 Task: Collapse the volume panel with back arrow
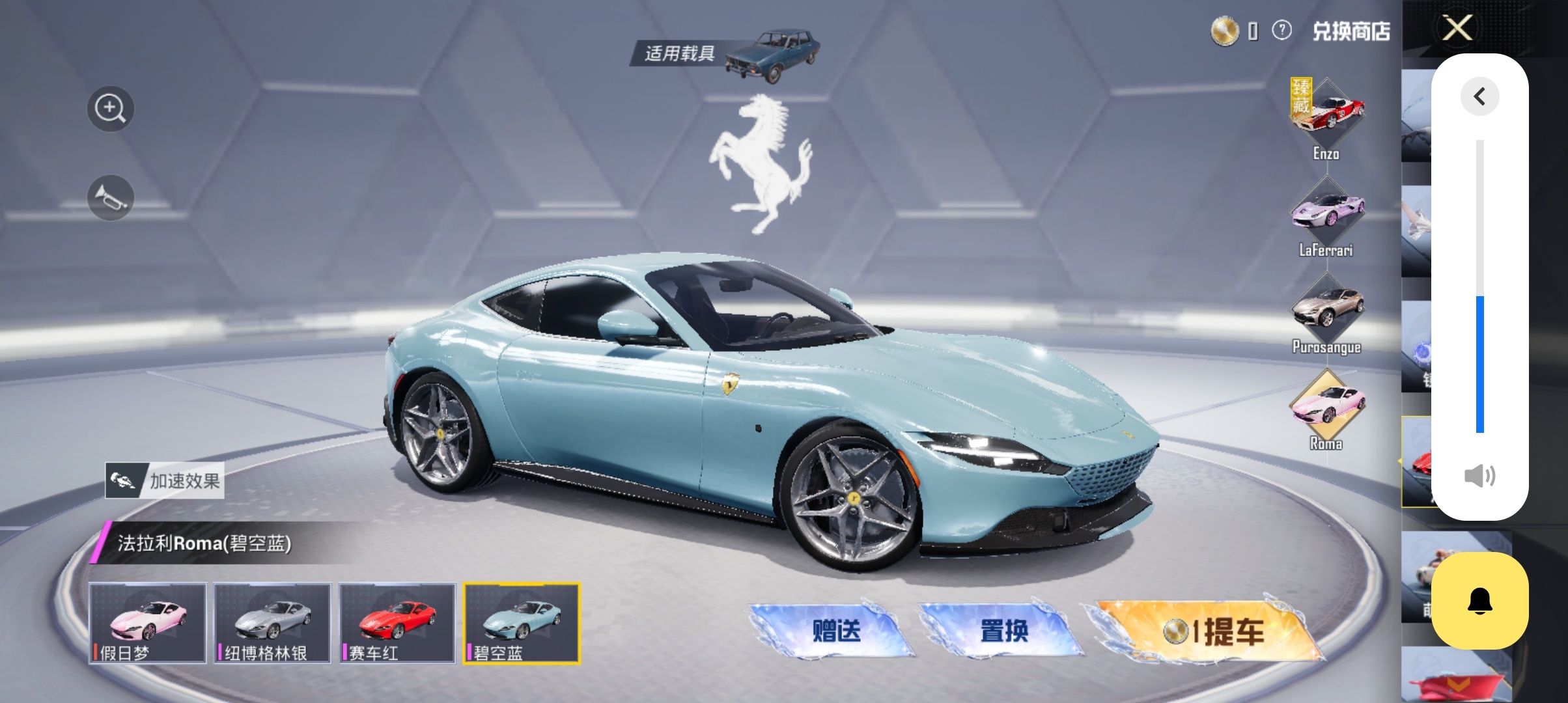pyautogui.click(x=1479, y=96)
